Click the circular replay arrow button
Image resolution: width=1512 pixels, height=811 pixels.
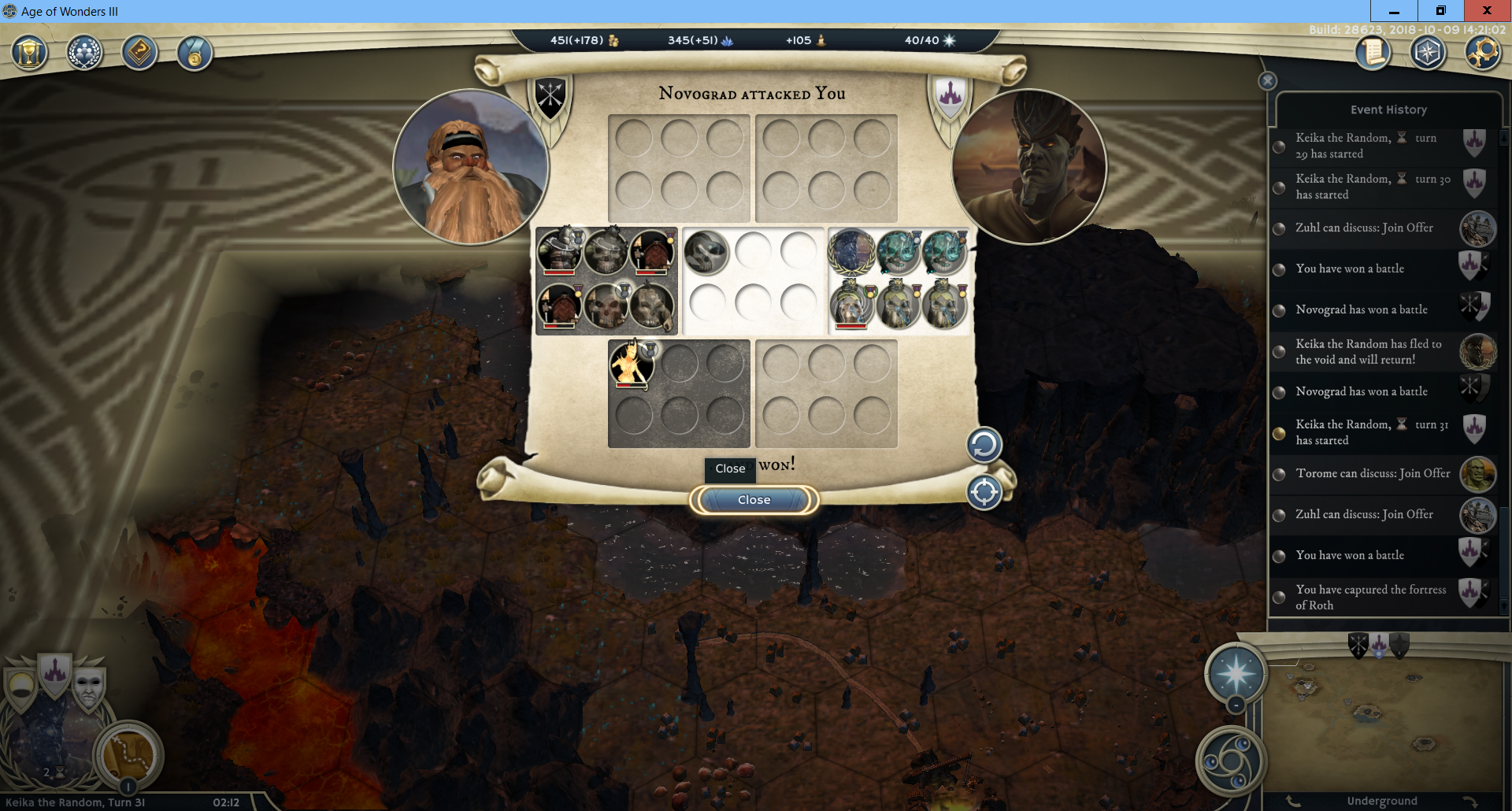click(x=984, y=445)
